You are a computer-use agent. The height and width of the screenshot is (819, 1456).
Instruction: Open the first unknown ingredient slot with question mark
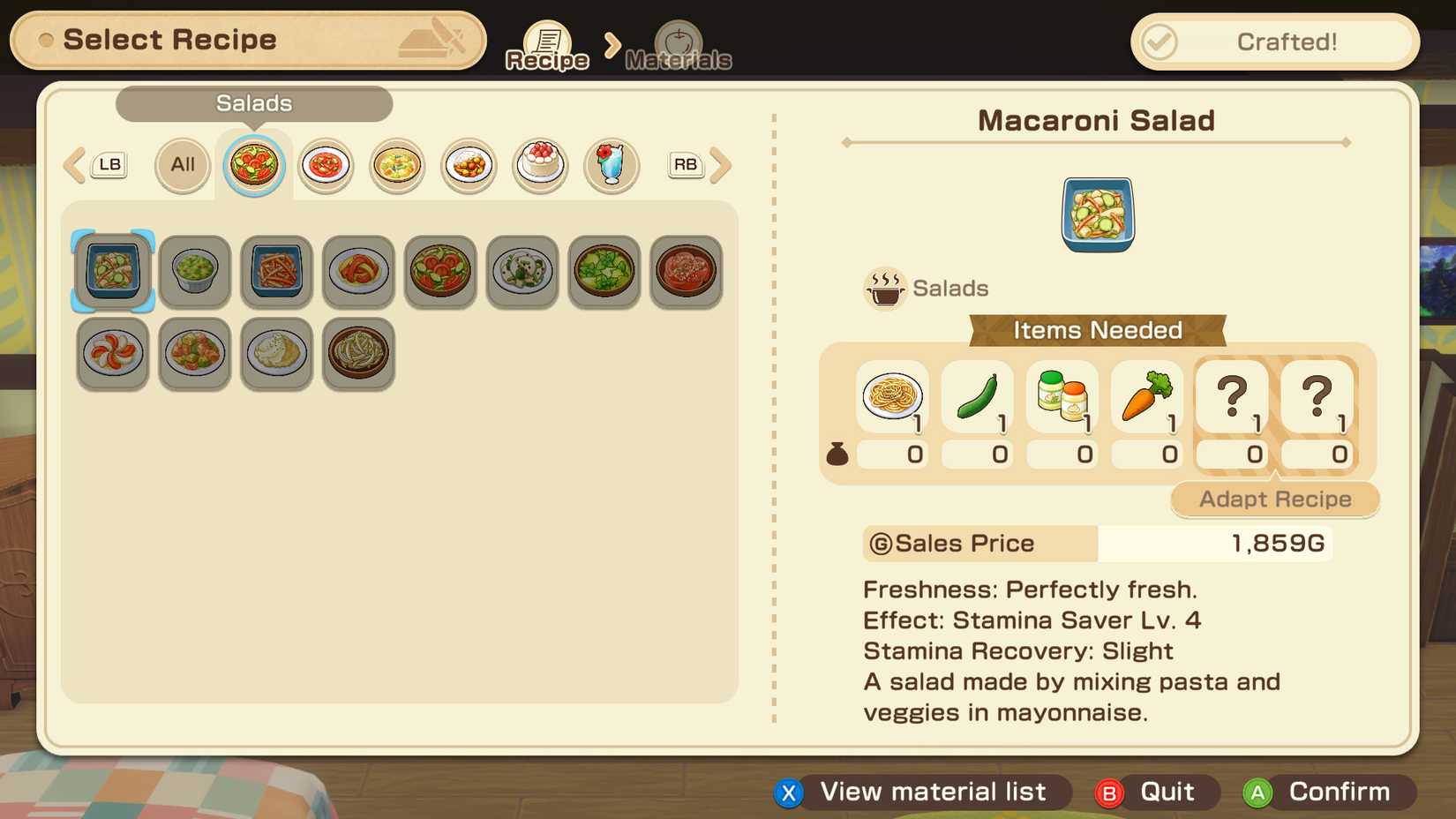pos(1231,397)
